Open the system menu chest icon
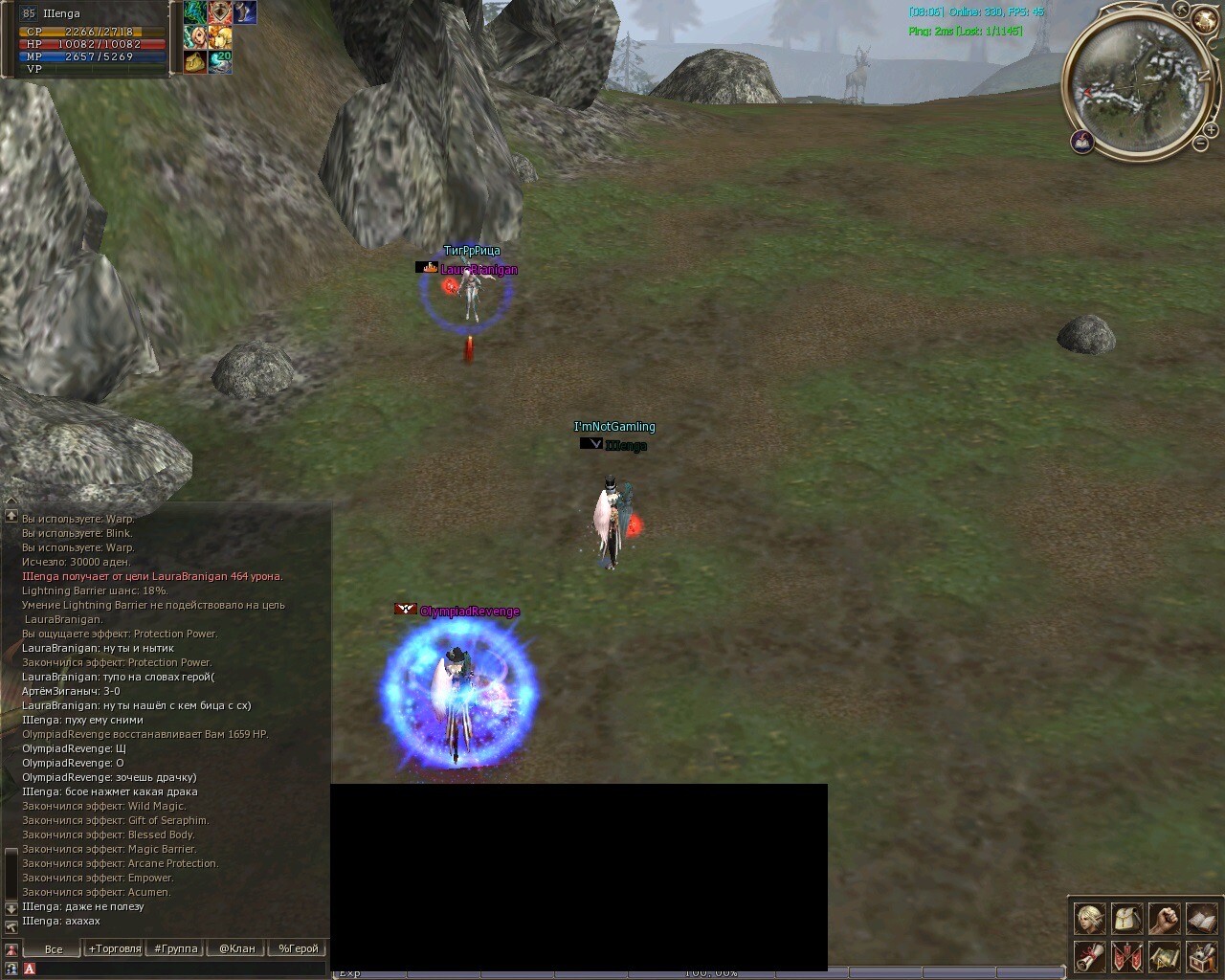 [1201, 956]
